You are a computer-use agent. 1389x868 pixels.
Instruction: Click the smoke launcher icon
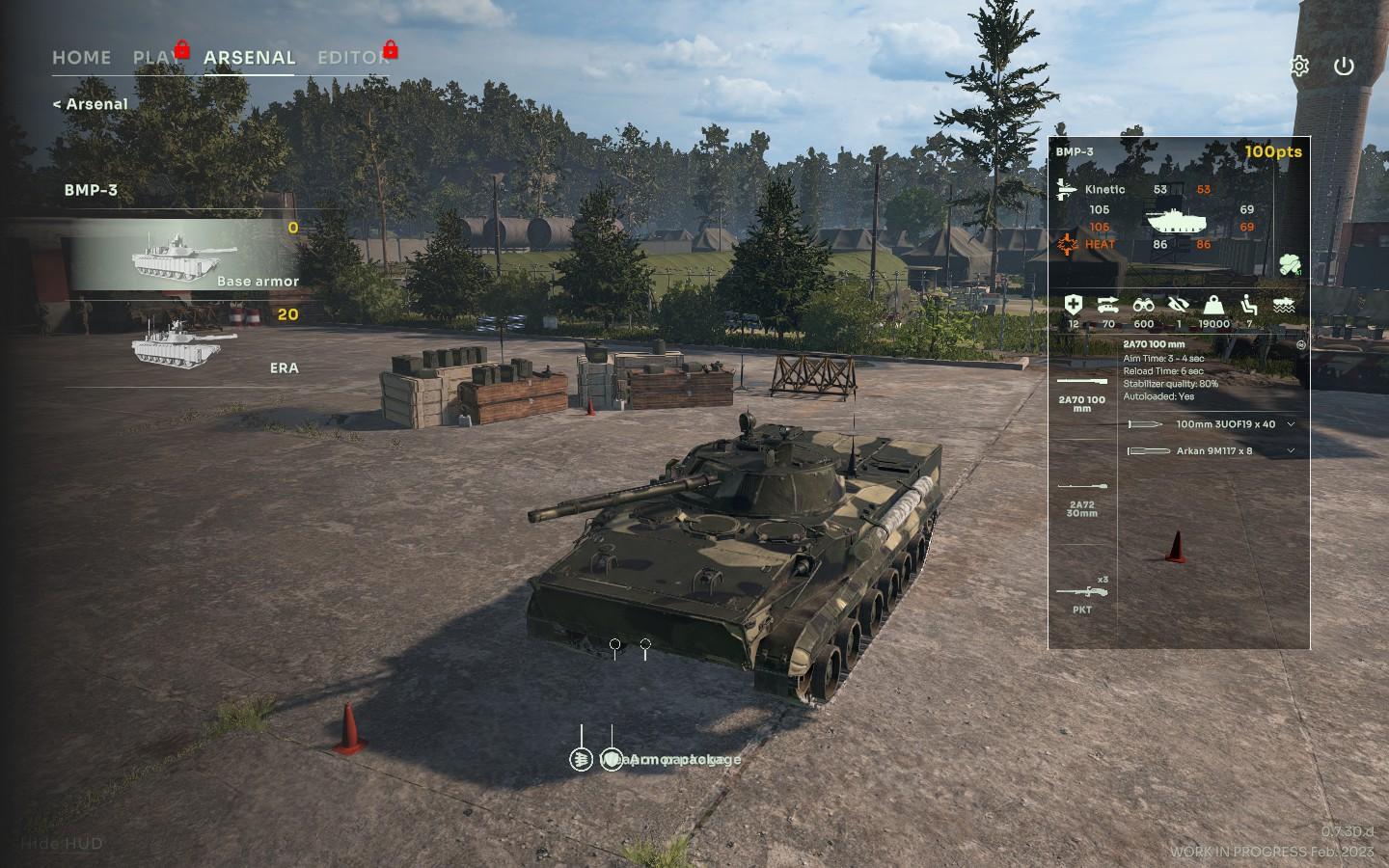click(x=1290, y=265)
